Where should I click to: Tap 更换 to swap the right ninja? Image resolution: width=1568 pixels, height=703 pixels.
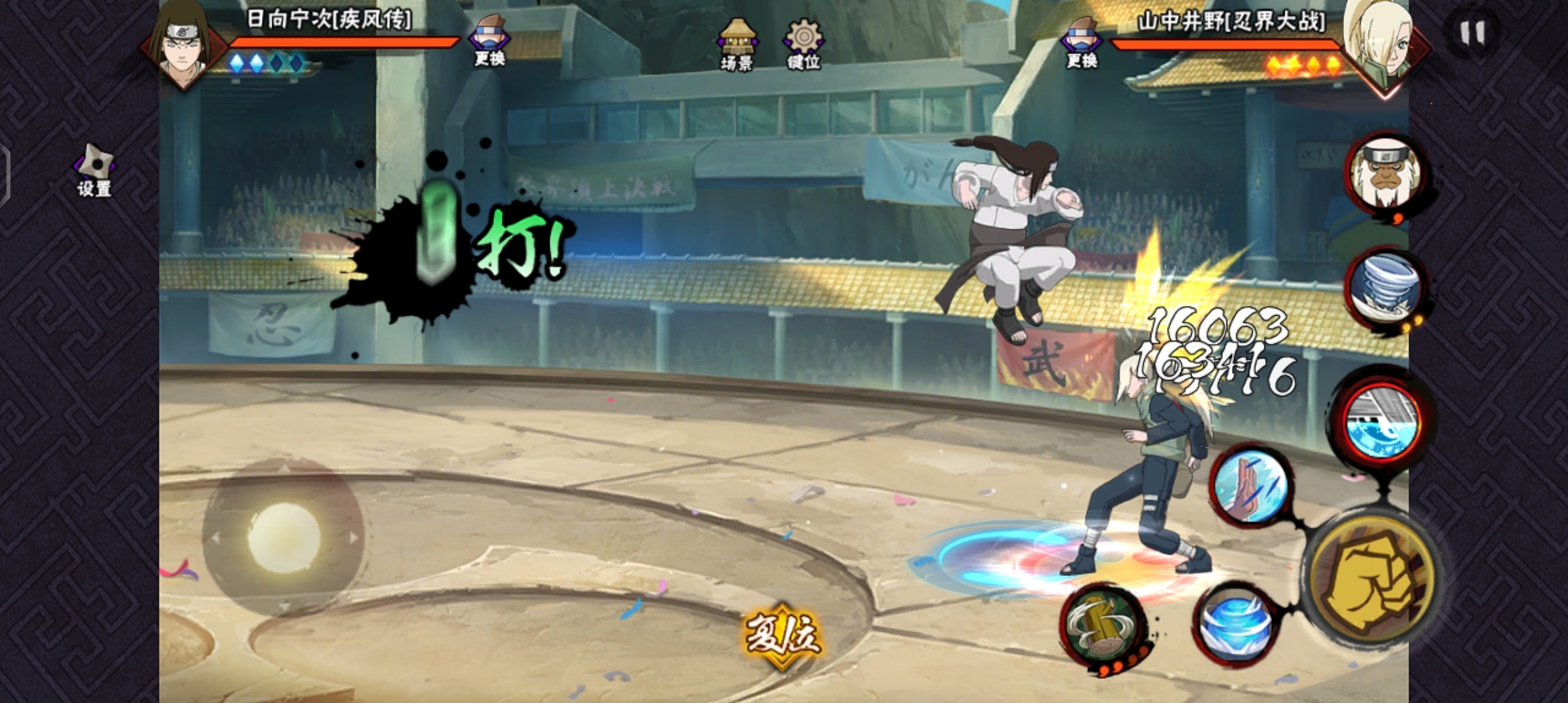coord(1082,44)
